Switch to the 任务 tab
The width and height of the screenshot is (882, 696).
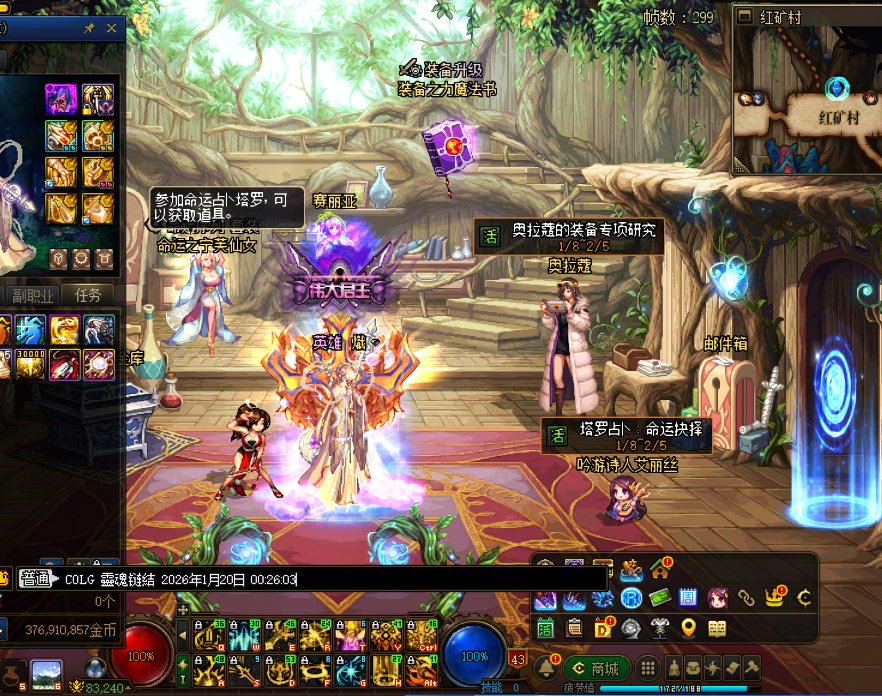pos(88,294)
